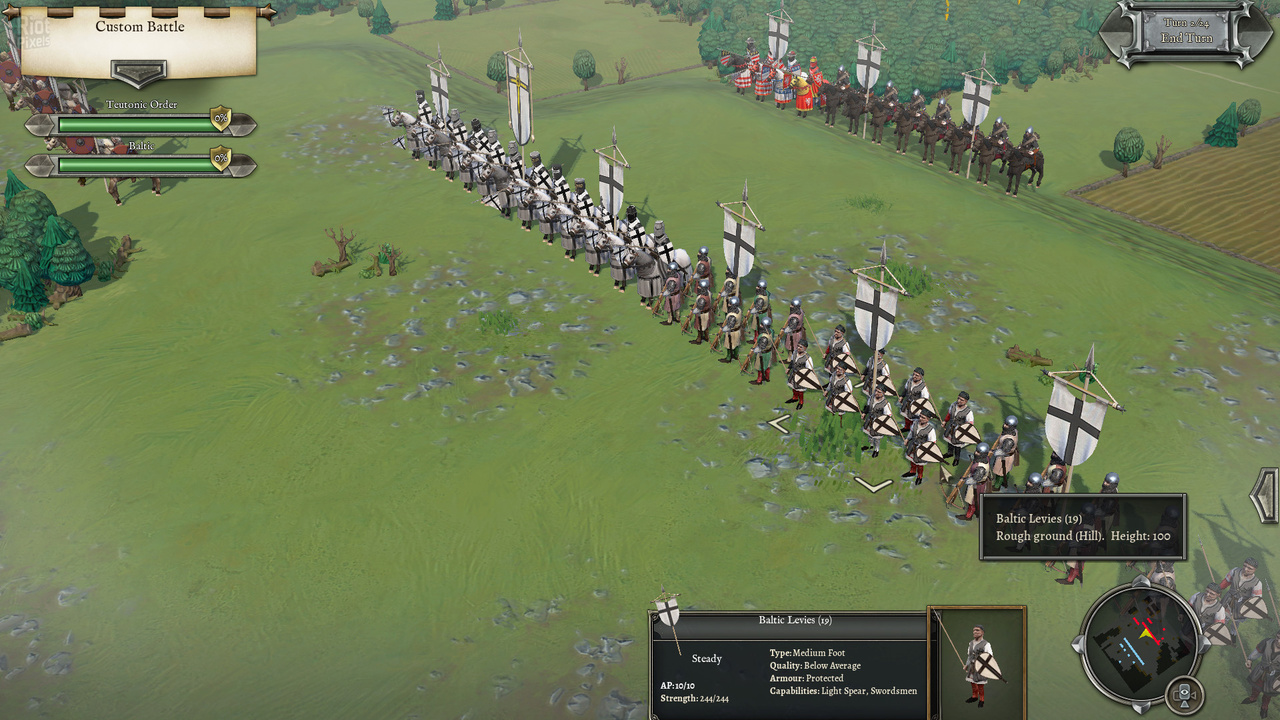Expand the Custom Battle panel arrow
The image size is (1280, 720).
tap(139, 74)
